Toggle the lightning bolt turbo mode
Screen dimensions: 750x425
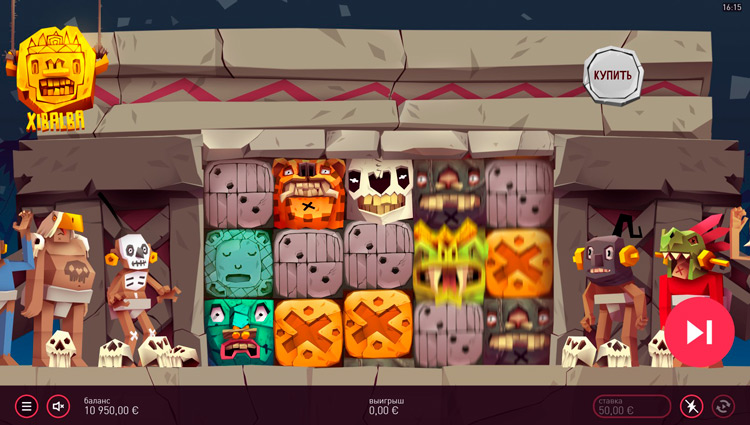pyautogui.click(x=691, y=406)
